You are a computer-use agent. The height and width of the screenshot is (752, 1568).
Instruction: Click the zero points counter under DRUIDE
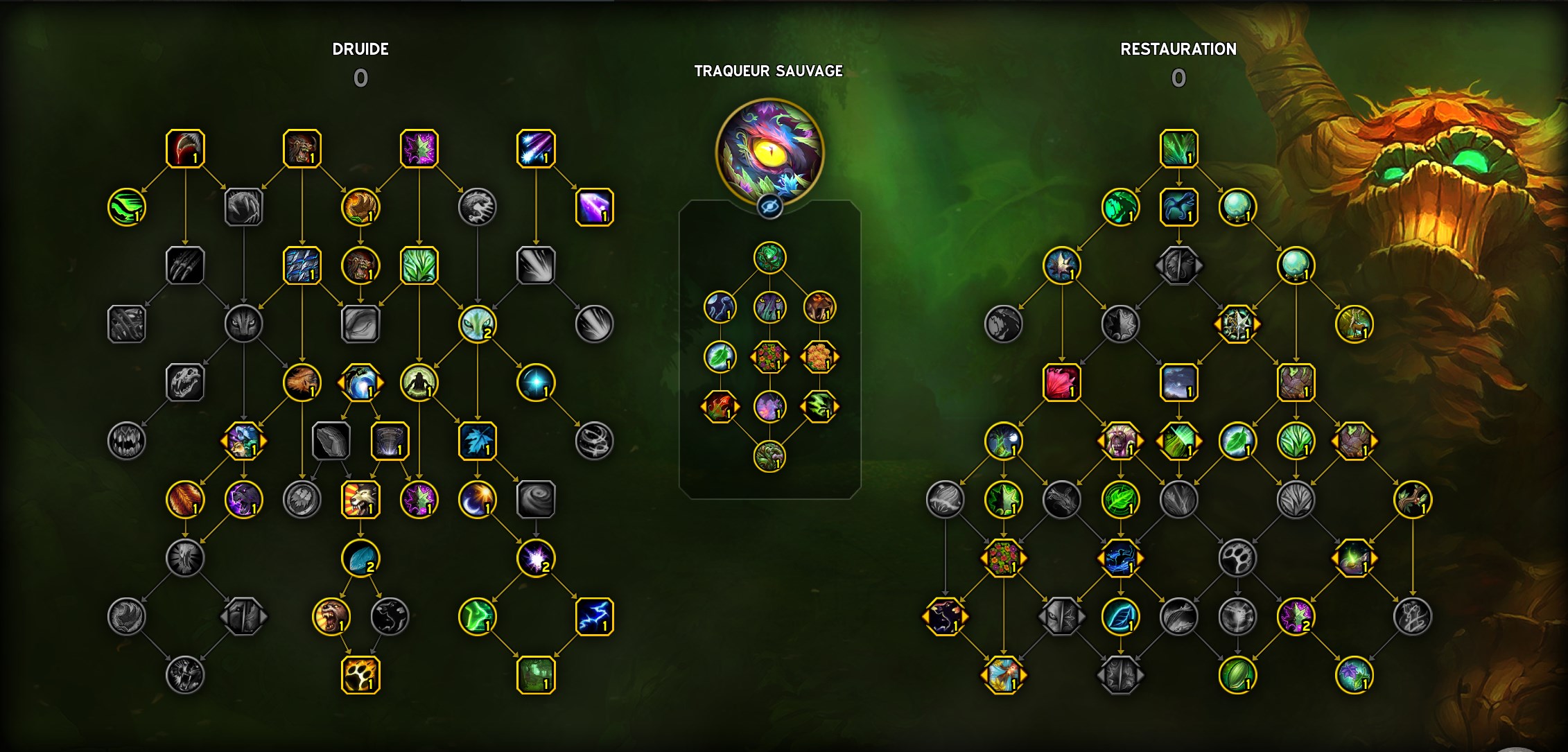click(360, 76)
